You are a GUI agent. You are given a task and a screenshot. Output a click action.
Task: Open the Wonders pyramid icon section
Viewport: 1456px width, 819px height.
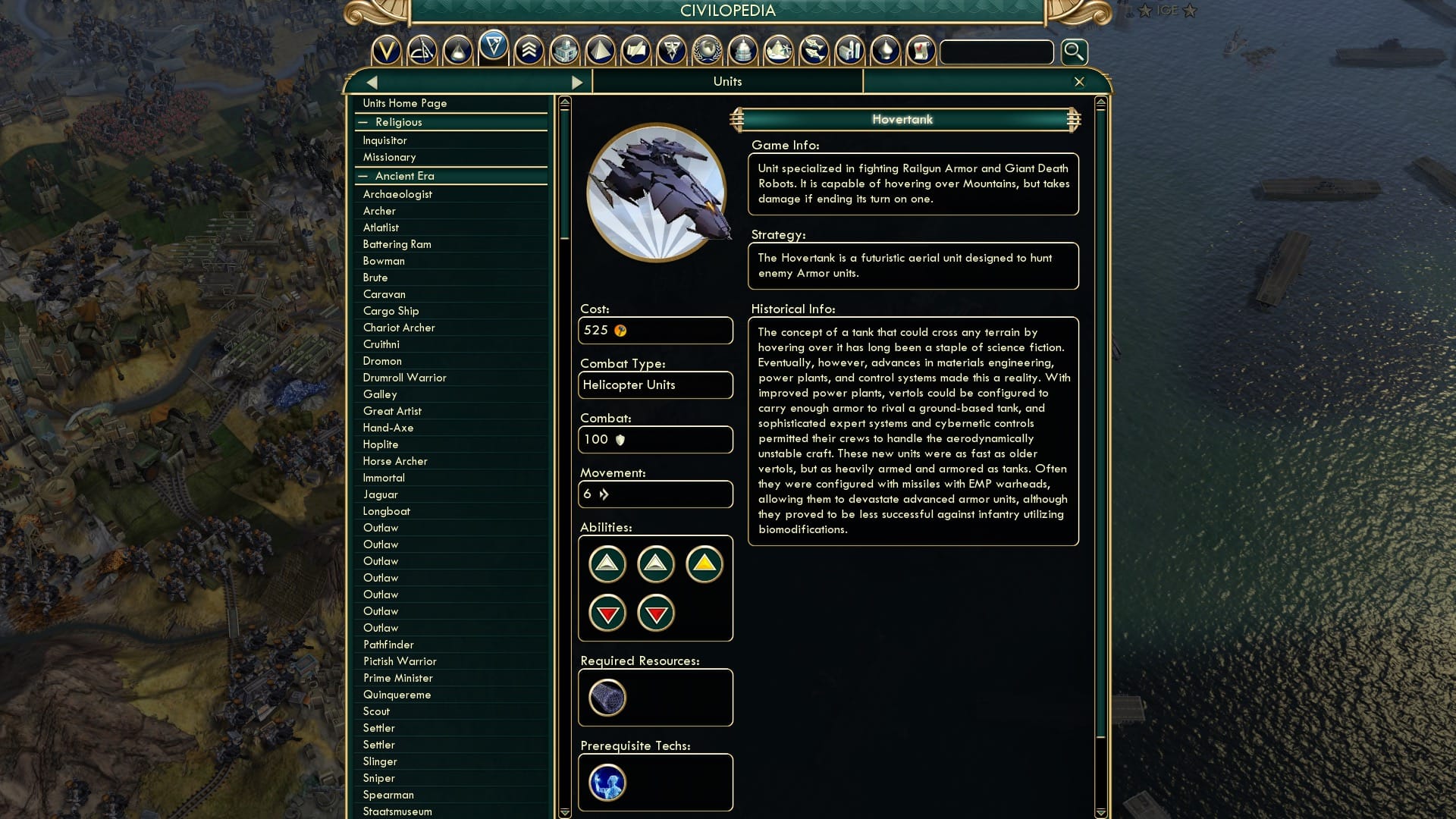point(600,52)
